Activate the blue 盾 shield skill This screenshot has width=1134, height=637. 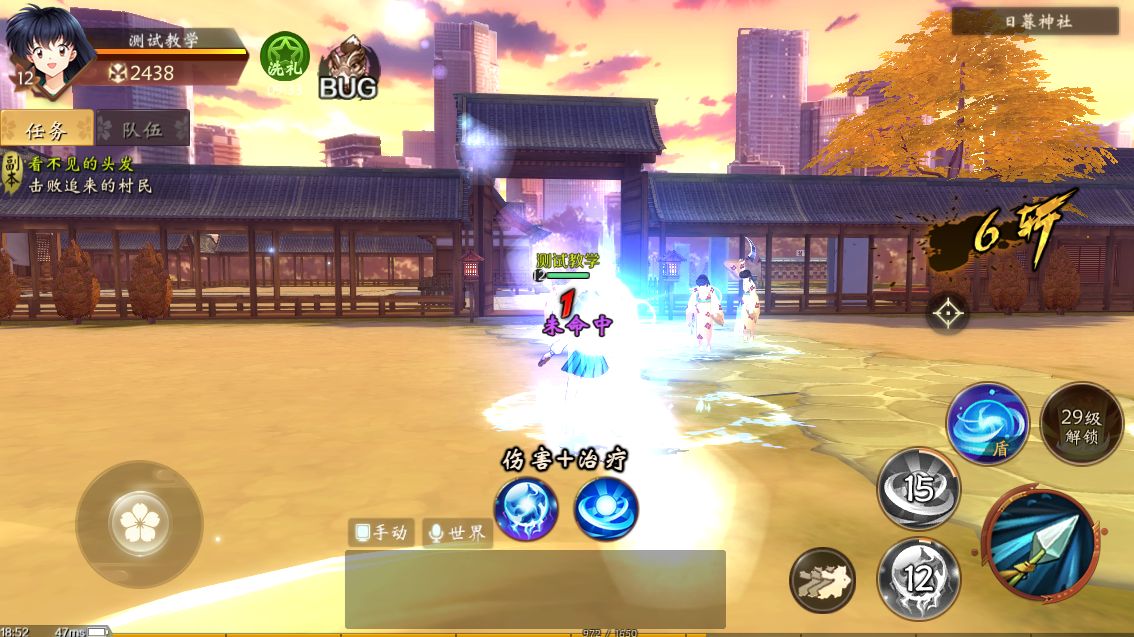click(x=988, y=422)
